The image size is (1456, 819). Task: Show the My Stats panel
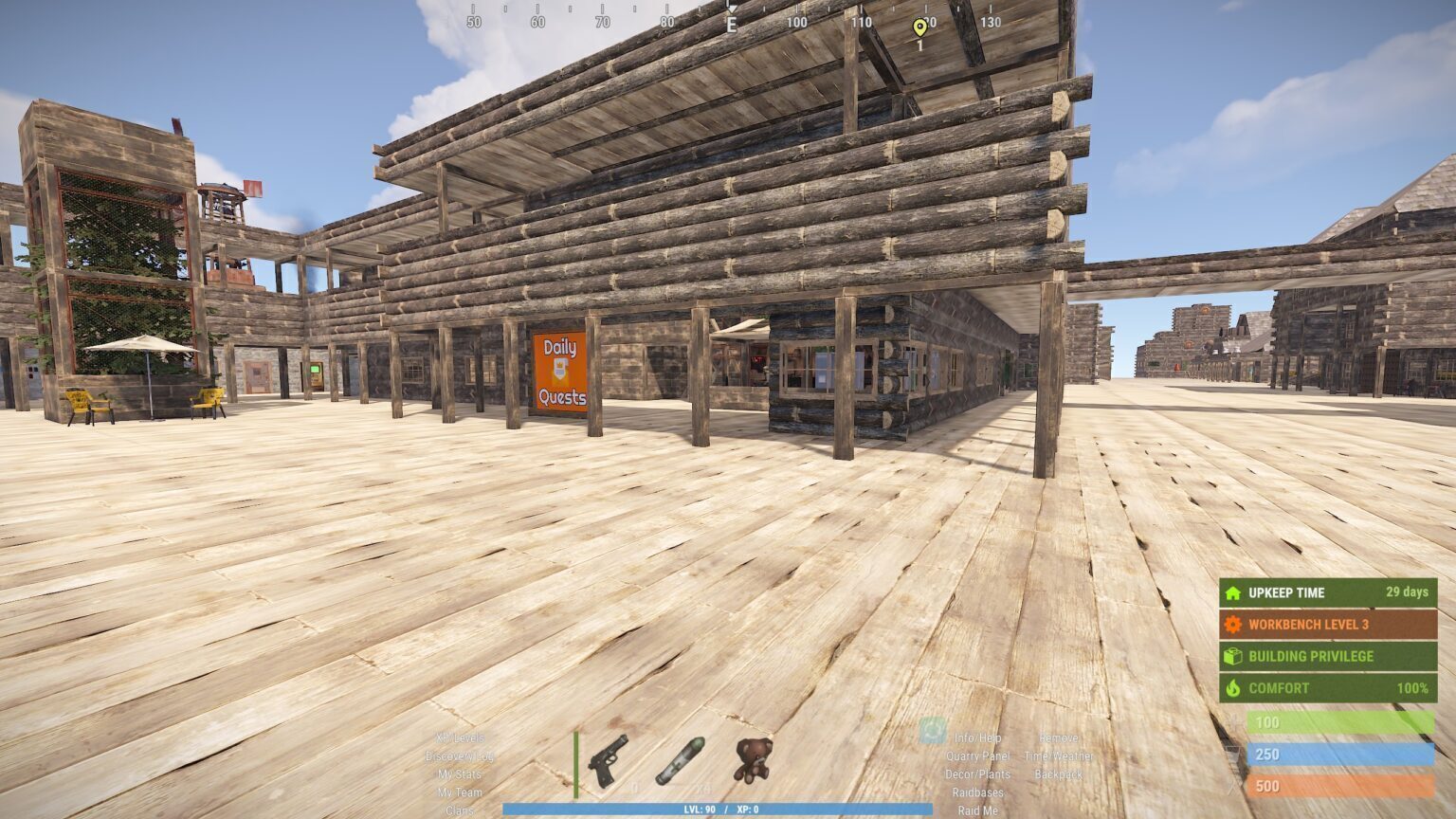pos(460,774)
